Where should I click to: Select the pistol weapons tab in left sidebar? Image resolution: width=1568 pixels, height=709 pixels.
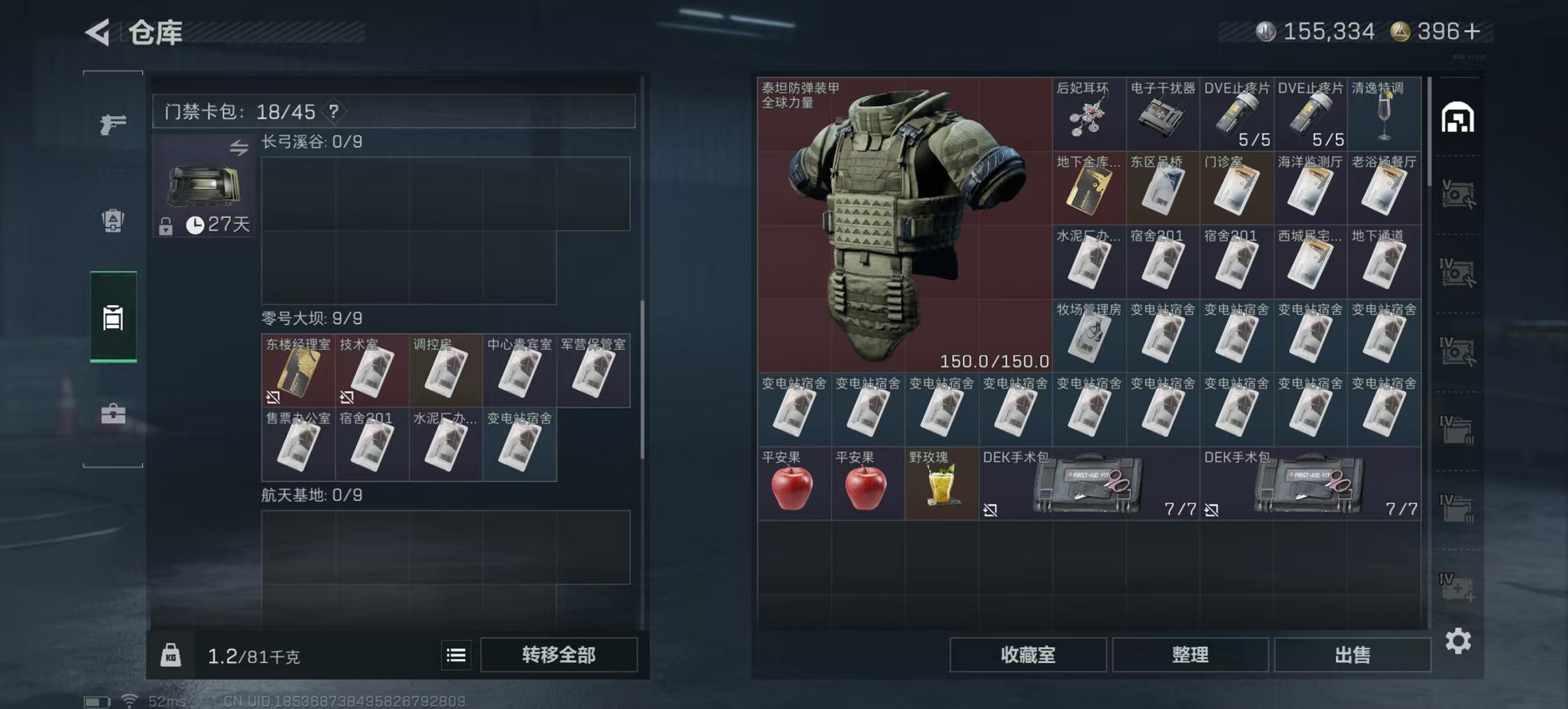pyautogui.click(x=111, y=125)
